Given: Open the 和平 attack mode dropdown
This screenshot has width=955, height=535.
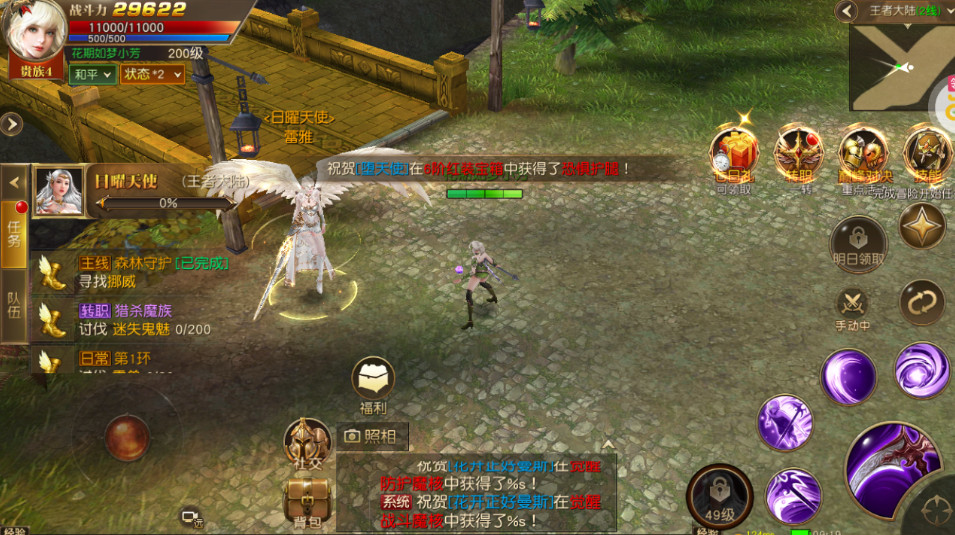Looking at the screenshot, I should click(x=92, y=74).
